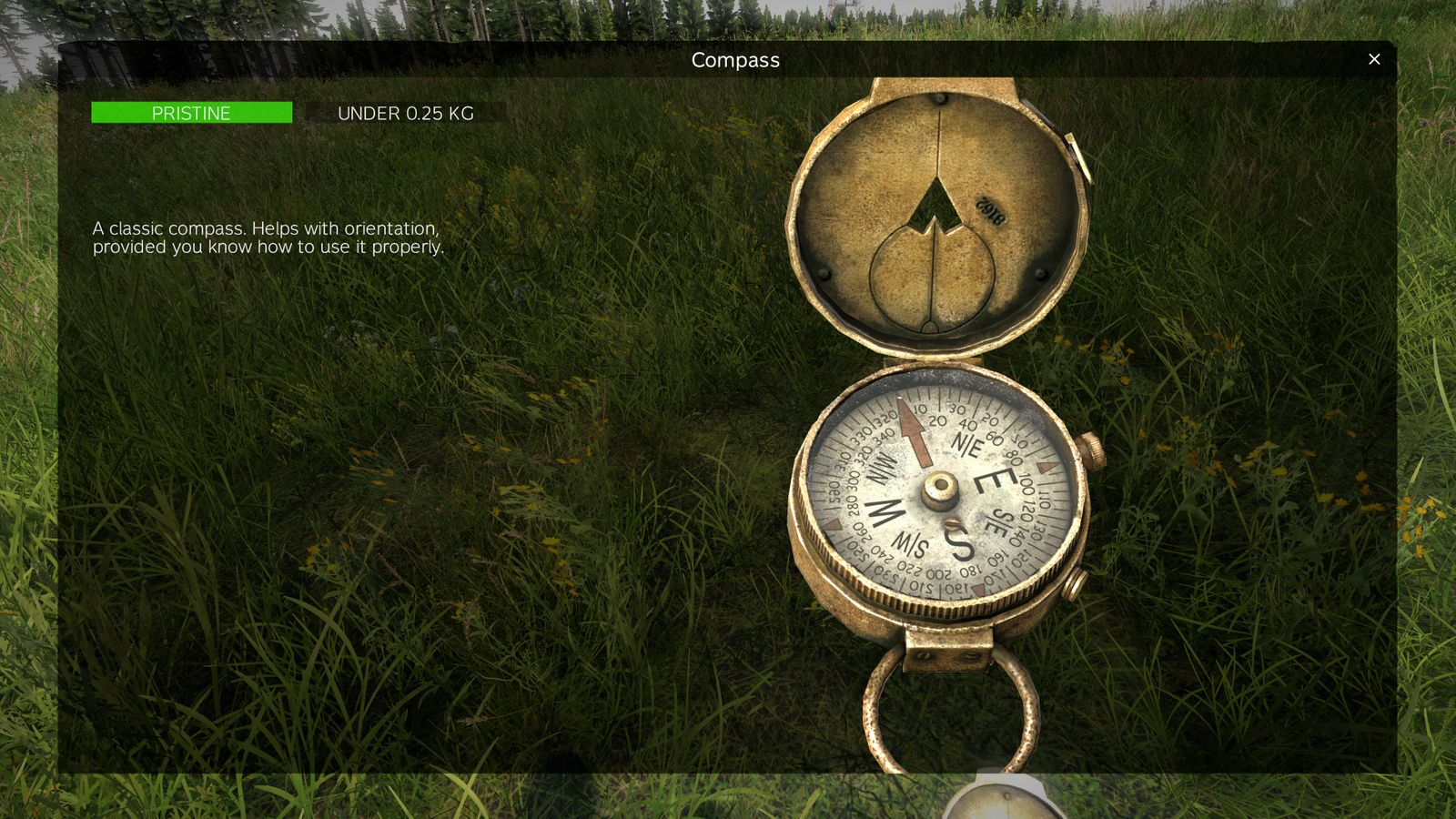
Task: Expand the compass item description text
Action: (x=266, y=237)
